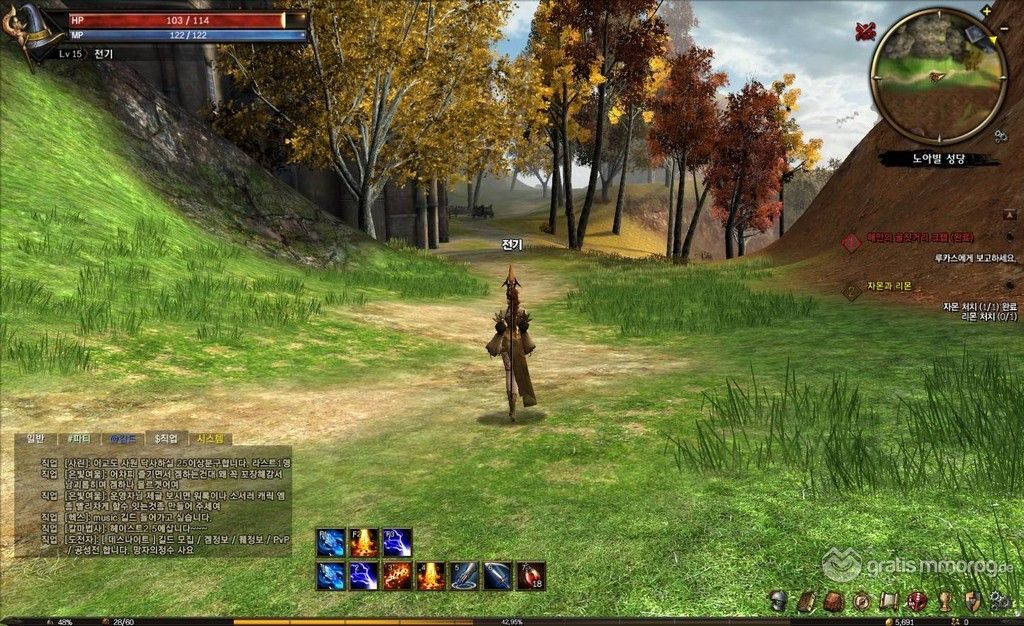This screenshot has height=626, width=1024.
Task: Switch to the 일반 chat tab
Action: pyautogui.click(x=36, y=438)
